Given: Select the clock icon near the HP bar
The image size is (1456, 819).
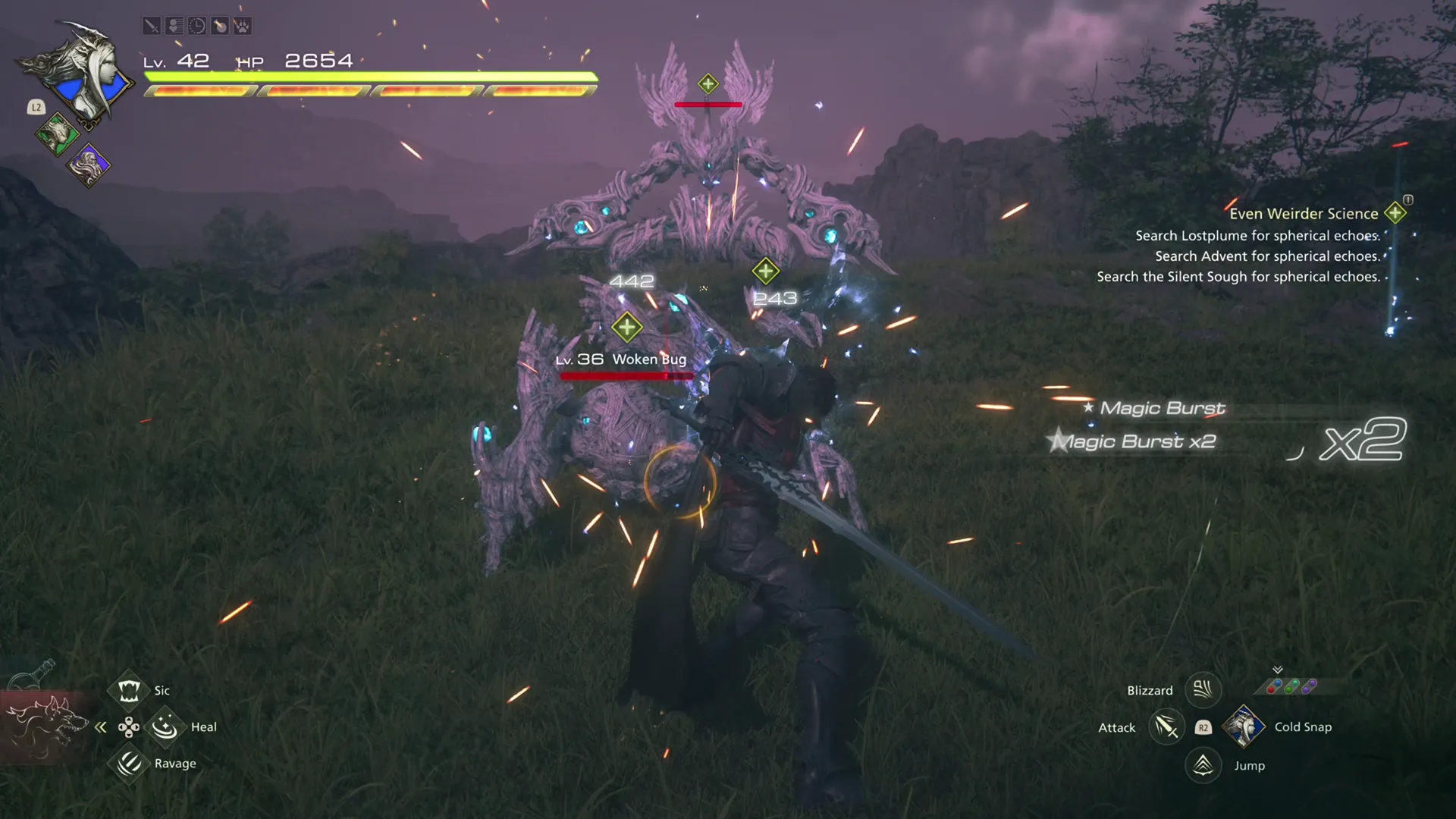Looking at the screenshot, I should point(196,27).
